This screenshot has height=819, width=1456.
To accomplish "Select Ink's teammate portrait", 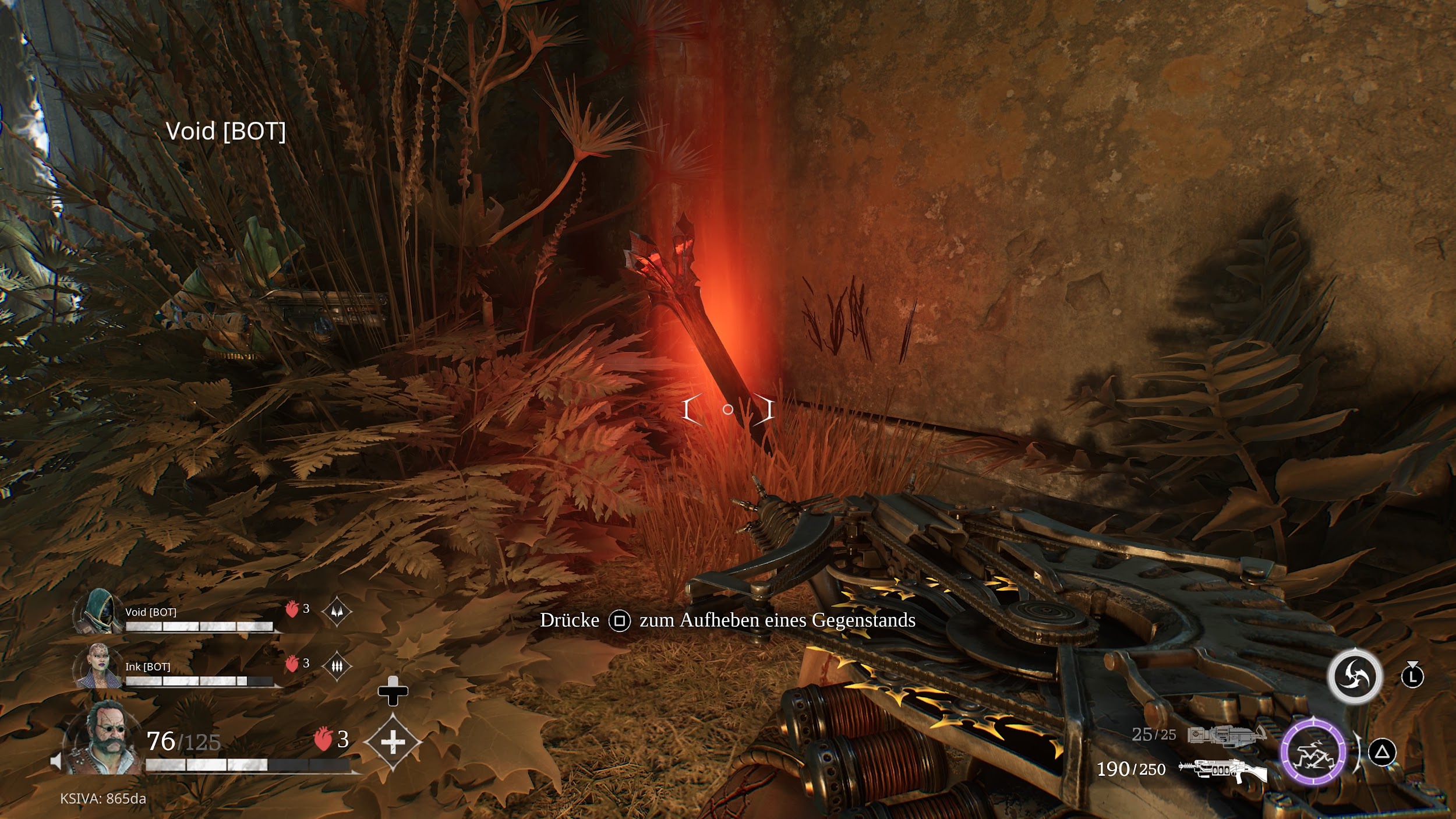I will 98,666.
